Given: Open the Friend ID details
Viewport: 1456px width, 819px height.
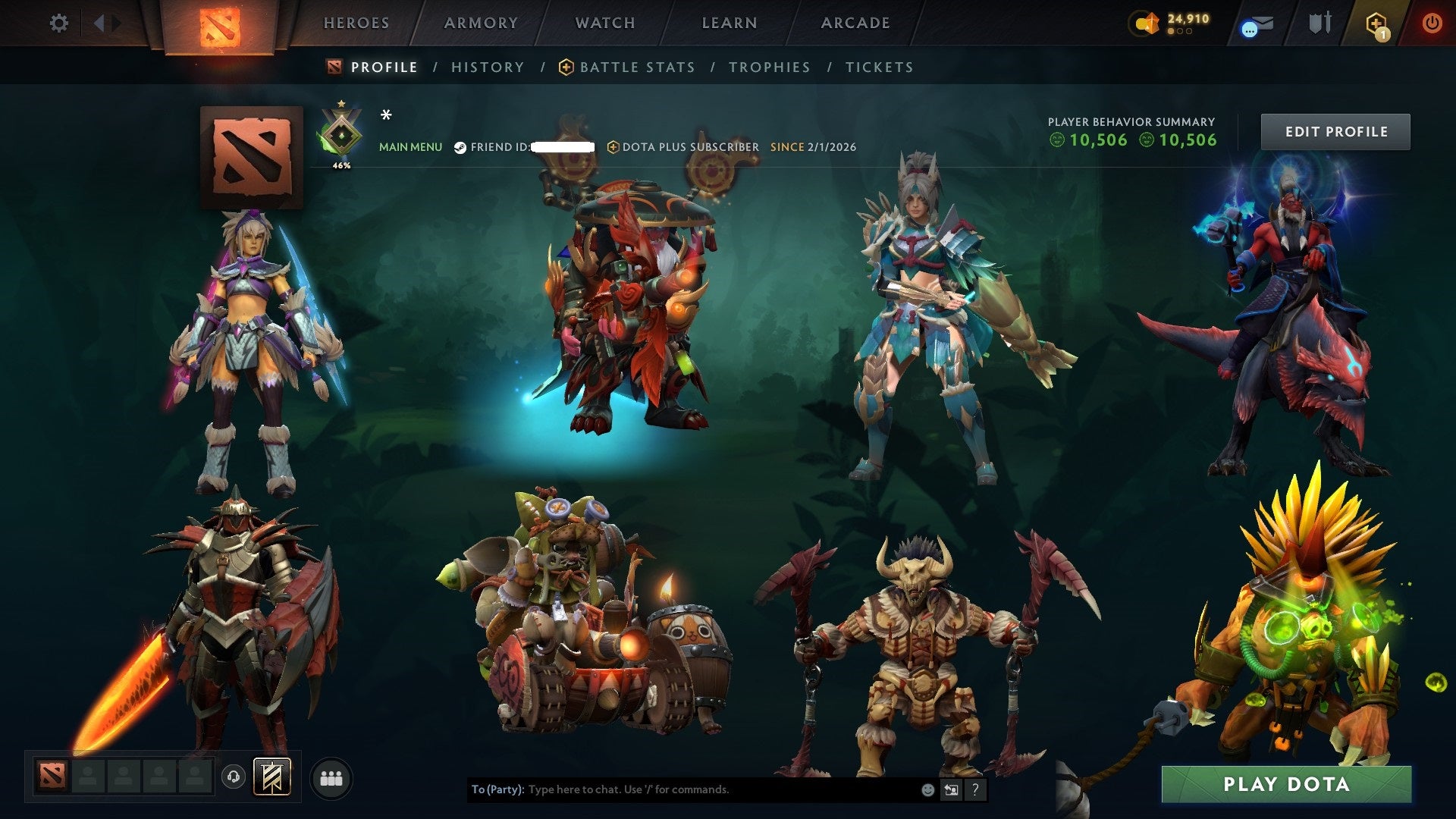Looking at the screenshot, I should tap(507, 147).
